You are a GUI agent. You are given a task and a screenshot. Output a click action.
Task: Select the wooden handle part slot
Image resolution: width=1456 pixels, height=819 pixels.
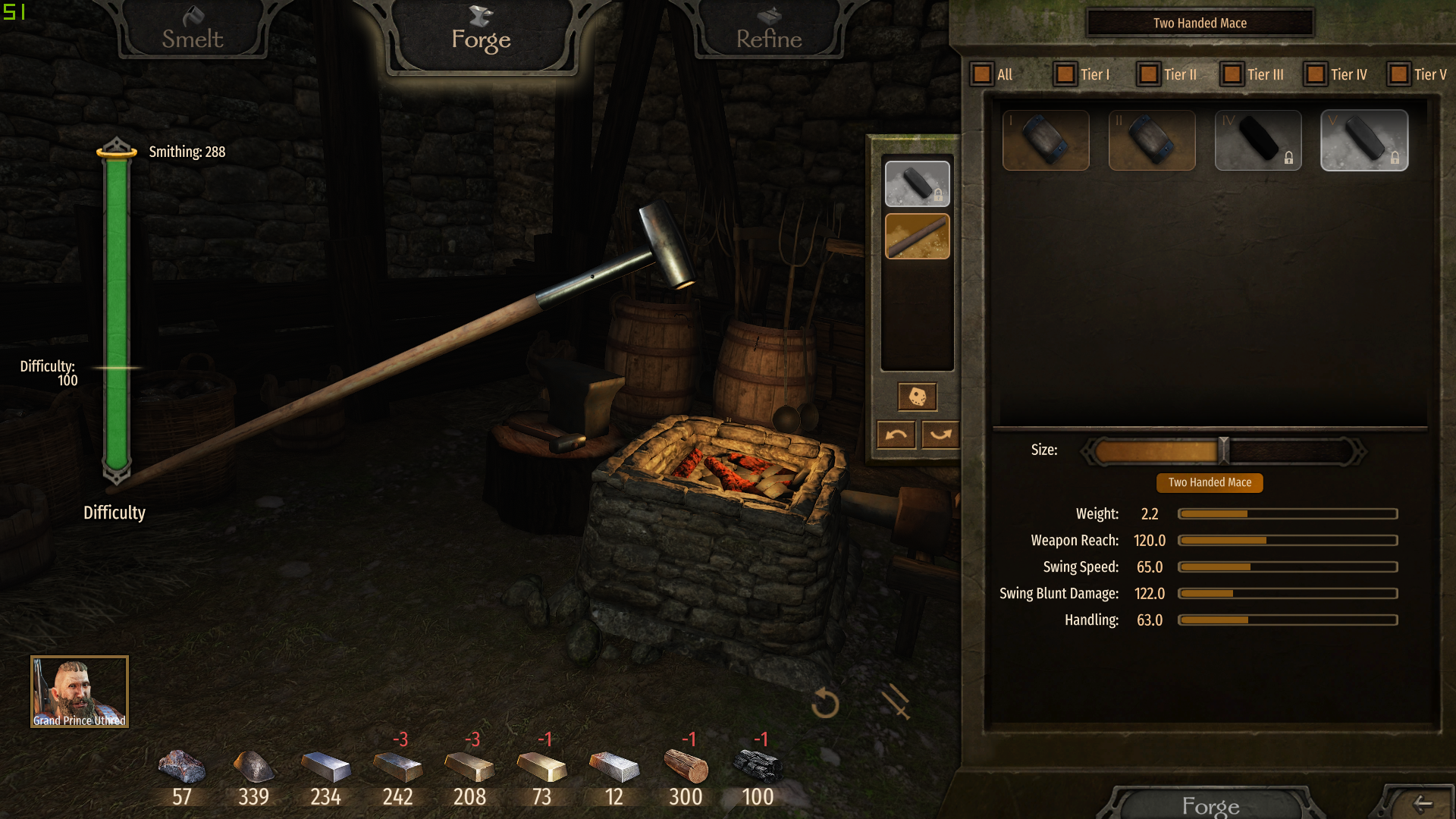coord(917,237)
